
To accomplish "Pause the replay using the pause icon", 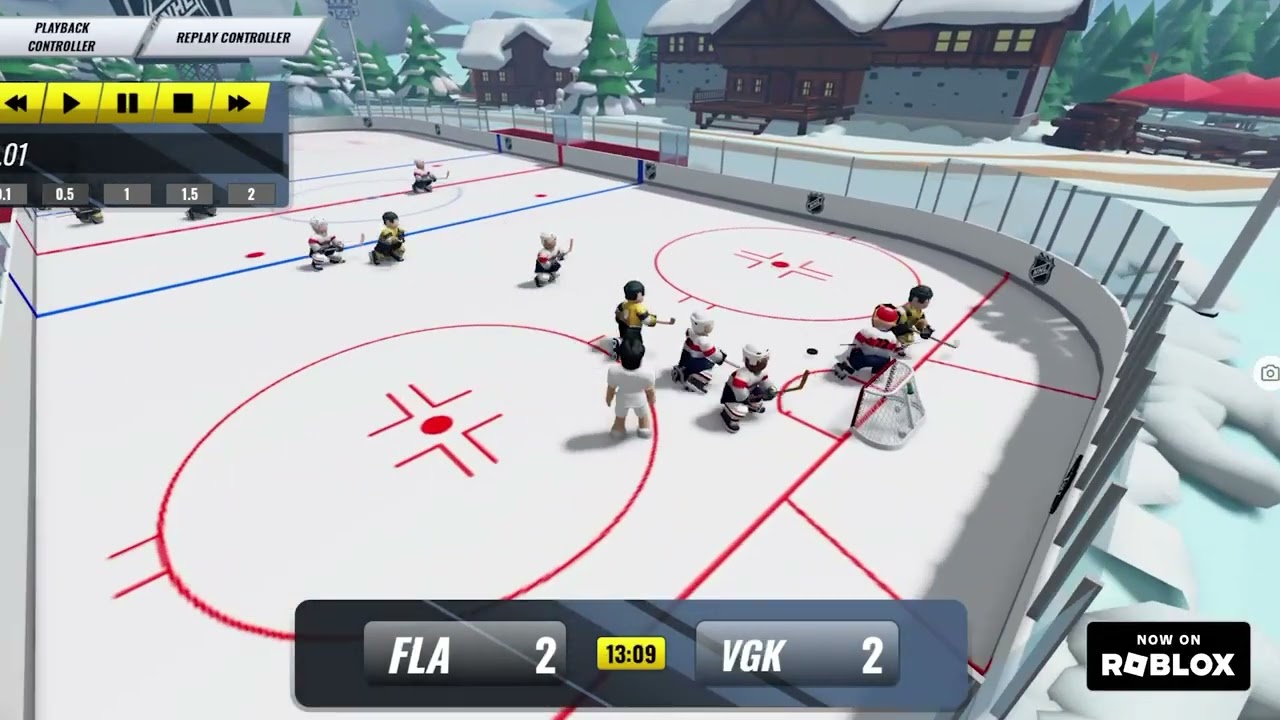I will pyautogui.click(x=127, y=103).
